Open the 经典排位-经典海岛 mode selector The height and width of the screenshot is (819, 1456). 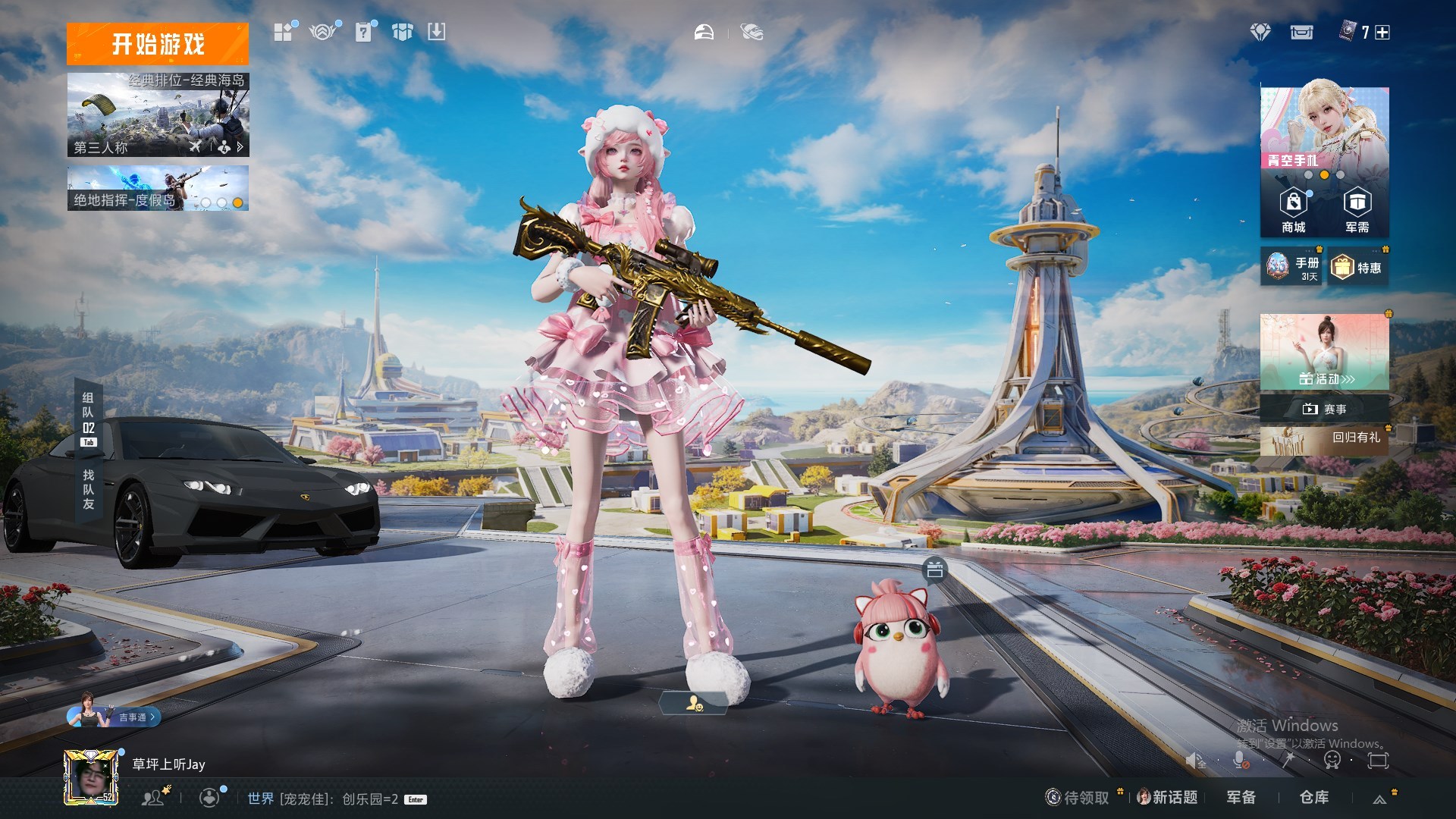pos(158,115)
